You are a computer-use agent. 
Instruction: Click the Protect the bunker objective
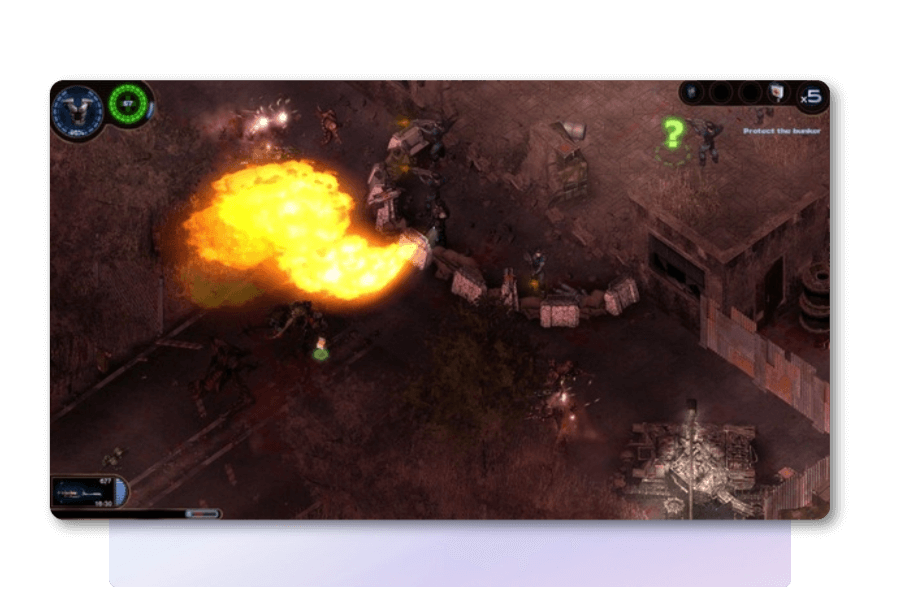click(x=781, y=131)
